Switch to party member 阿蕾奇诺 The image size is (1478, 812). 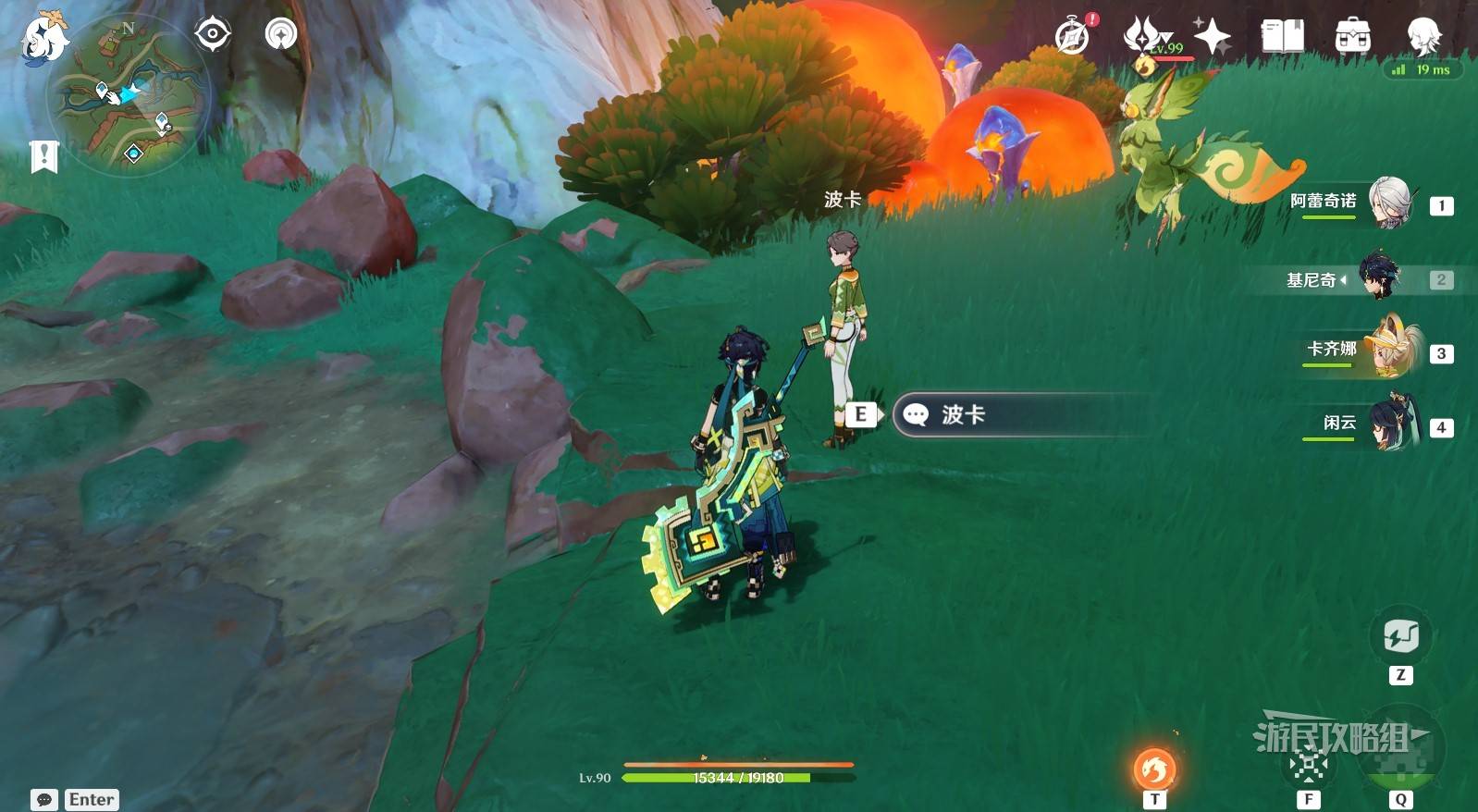point(1389,203)
